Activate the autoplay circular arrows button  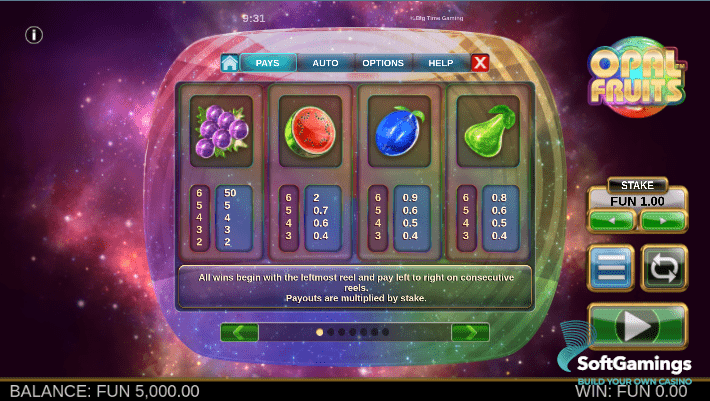pyautogui.click(x=662, y=269)
